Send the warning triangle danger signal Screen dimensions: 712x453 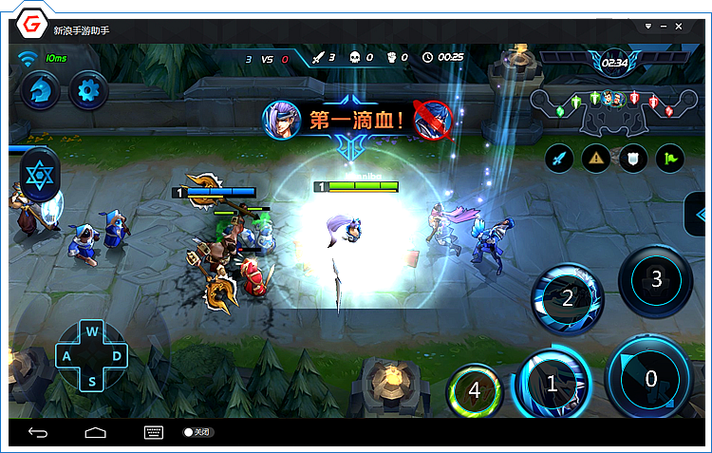coord(596,158)
